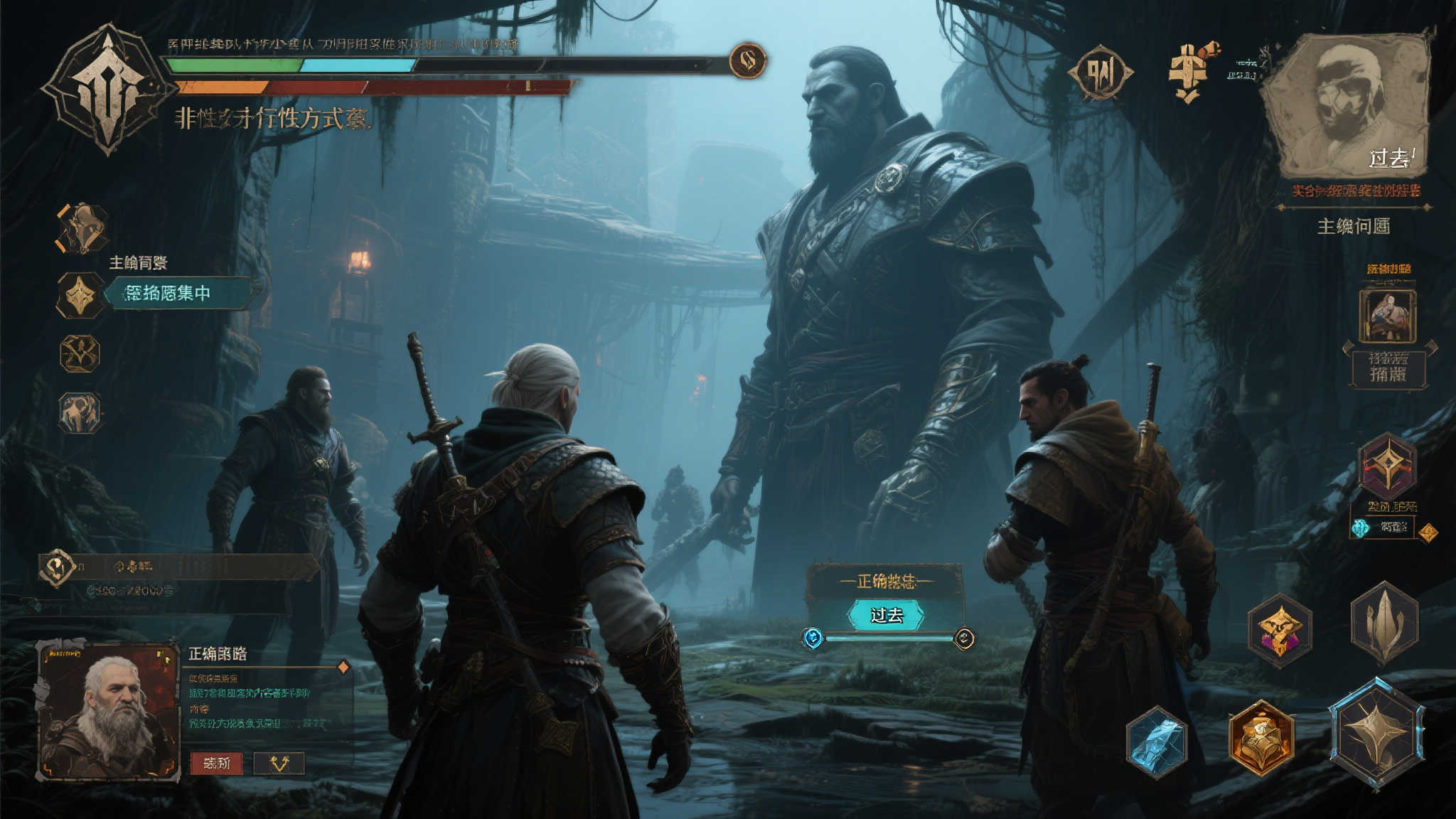Select the teal 过去 answer button
Screen dimensions: 1456x819
886,615
